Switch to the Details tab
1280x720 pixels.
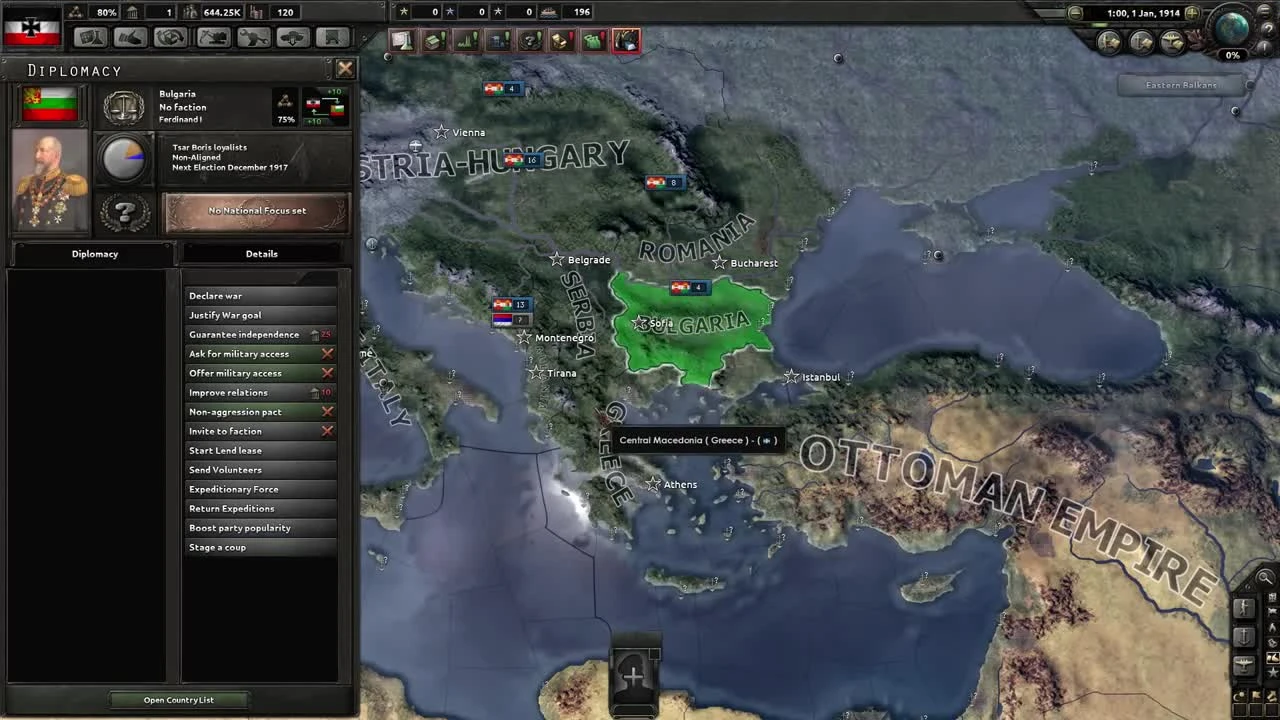tap(261, 253)
